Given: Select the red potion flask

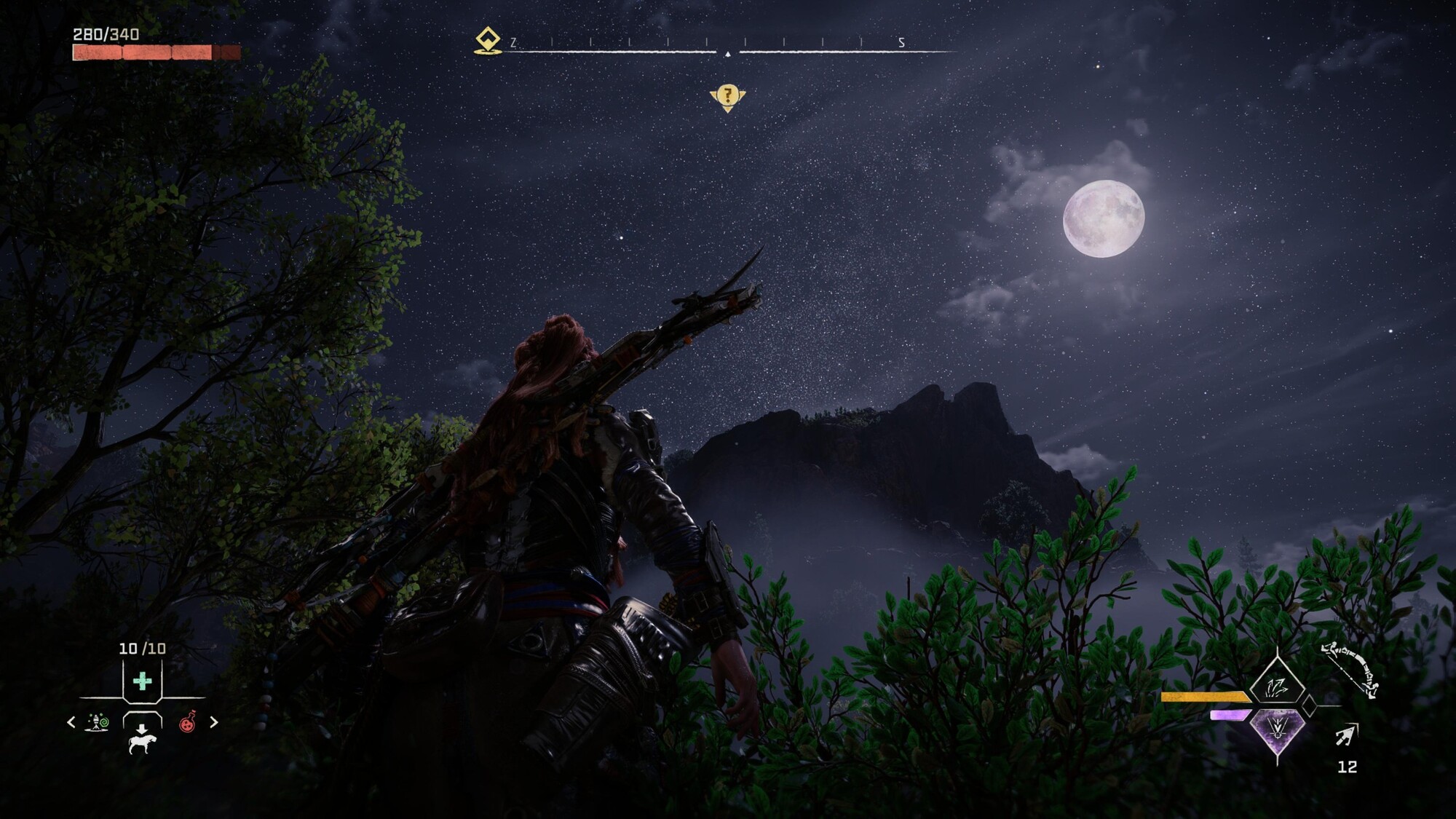Looking at the screenshot, I should (x=188, y=722).
